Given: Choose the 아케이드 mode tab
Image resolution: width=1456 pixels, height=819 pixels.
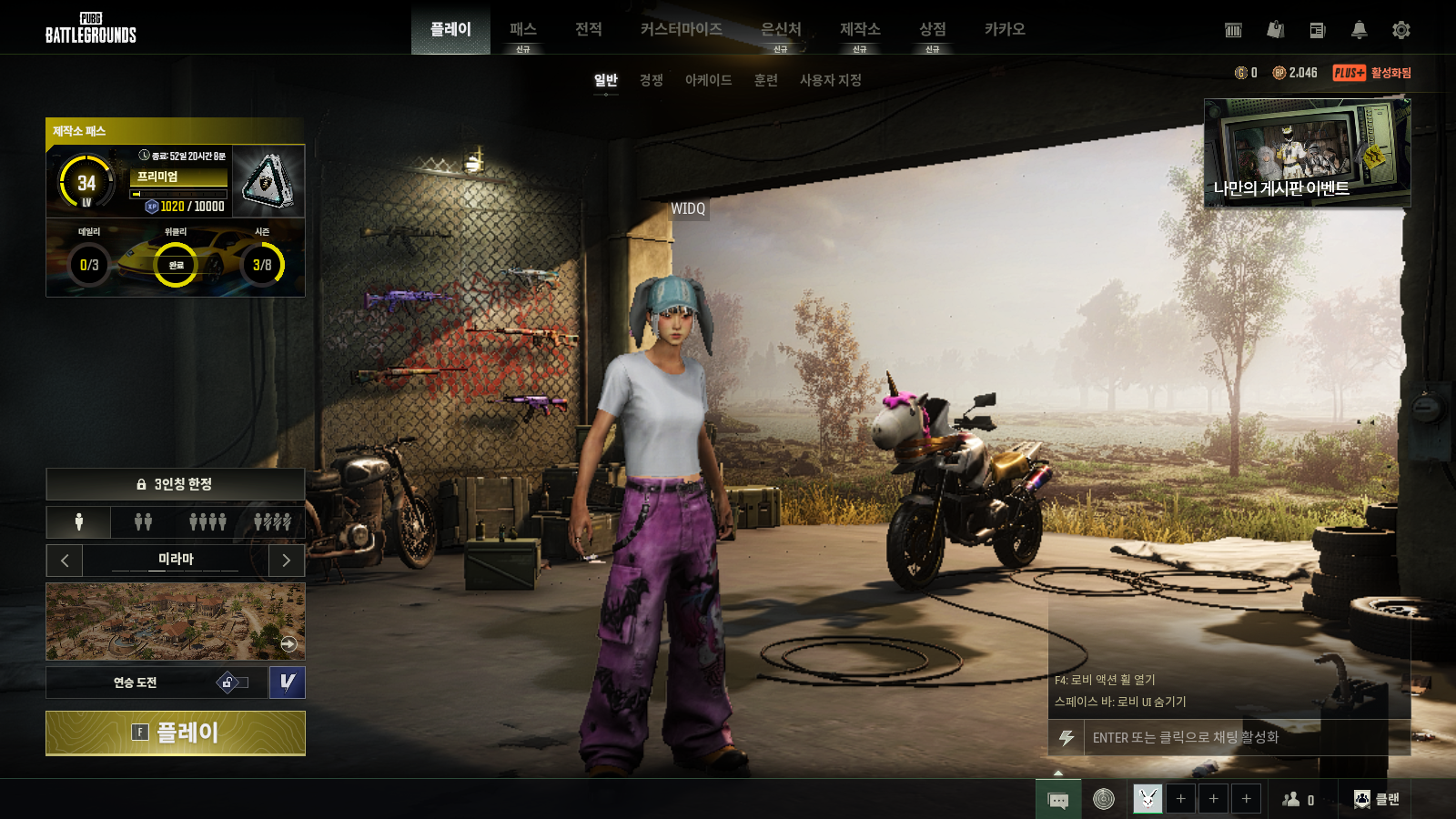Looking at the screenshot, I should [x=708, y=80].
